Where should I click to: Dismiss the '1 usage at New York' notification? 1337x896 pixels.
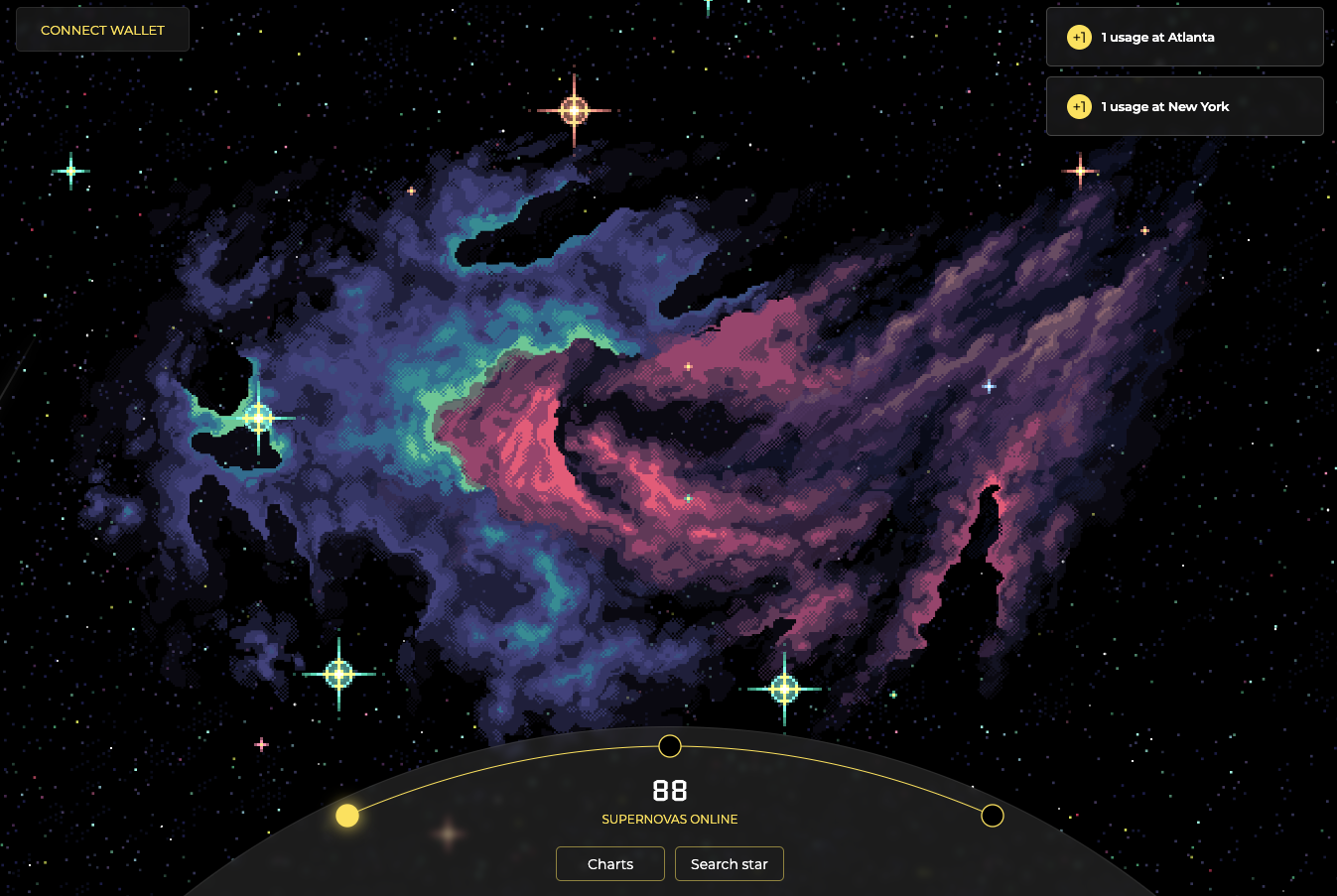(1184, 106)
